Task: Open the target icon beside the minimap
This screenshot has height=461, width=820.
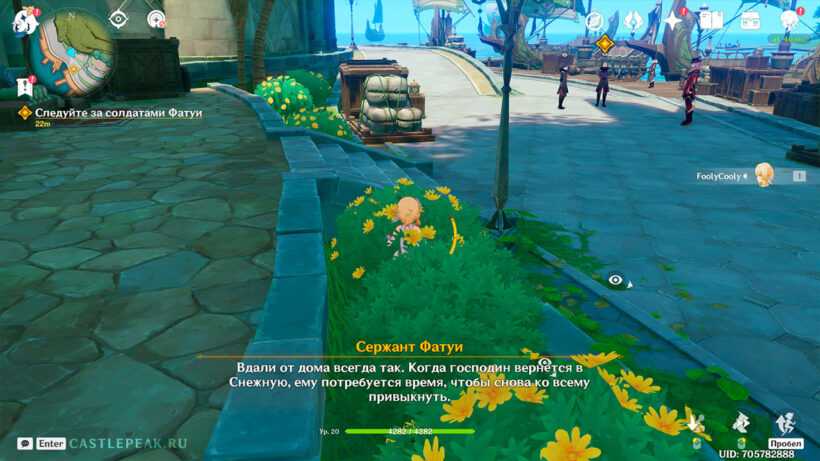Action: click(156, 18)
